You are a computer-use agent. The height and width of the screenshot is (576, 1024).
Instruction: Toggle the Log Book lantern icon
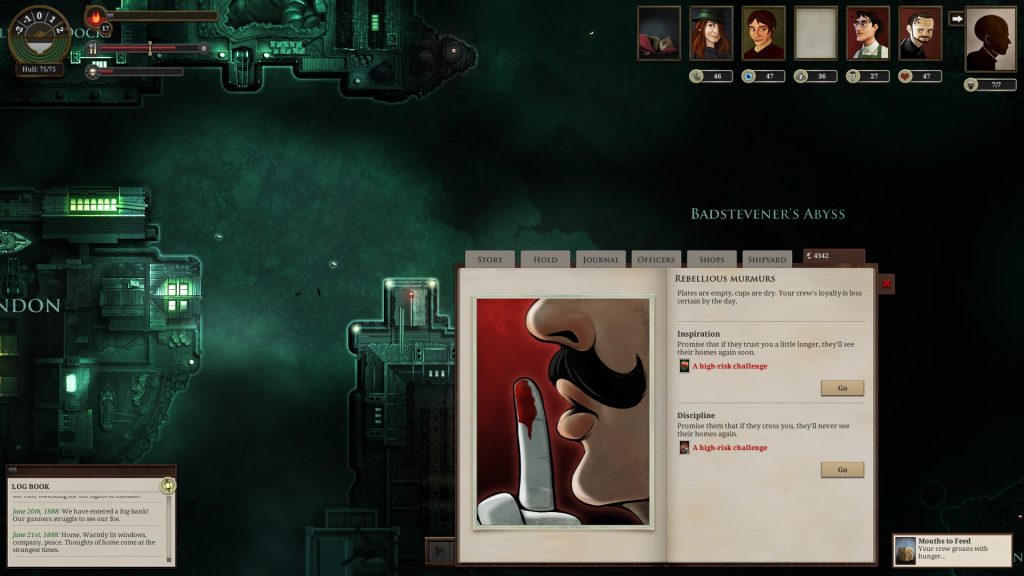click(168, 486)
